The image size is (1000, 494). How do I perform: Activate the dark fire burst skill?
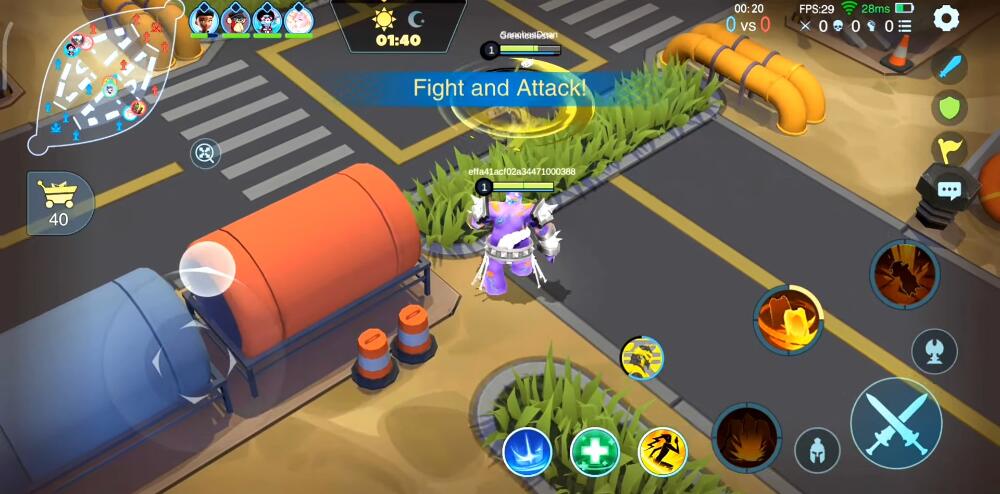[x=747, y=438]
